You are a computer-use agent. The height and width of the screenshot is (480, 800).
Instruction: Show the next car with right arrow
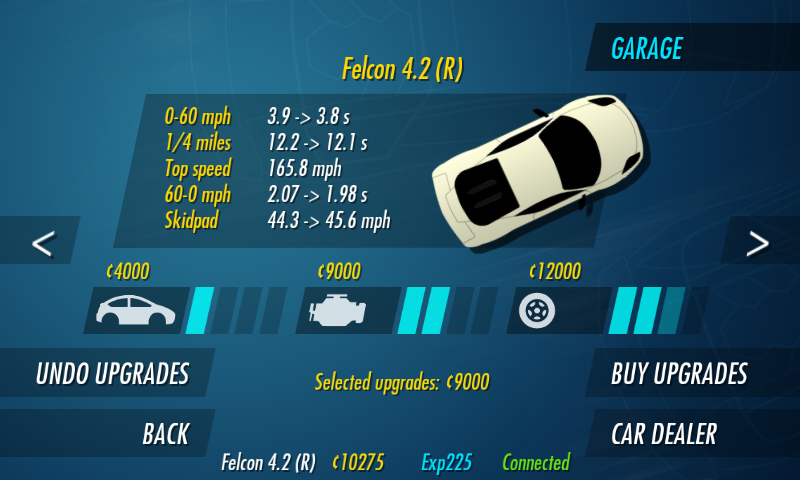758,242
